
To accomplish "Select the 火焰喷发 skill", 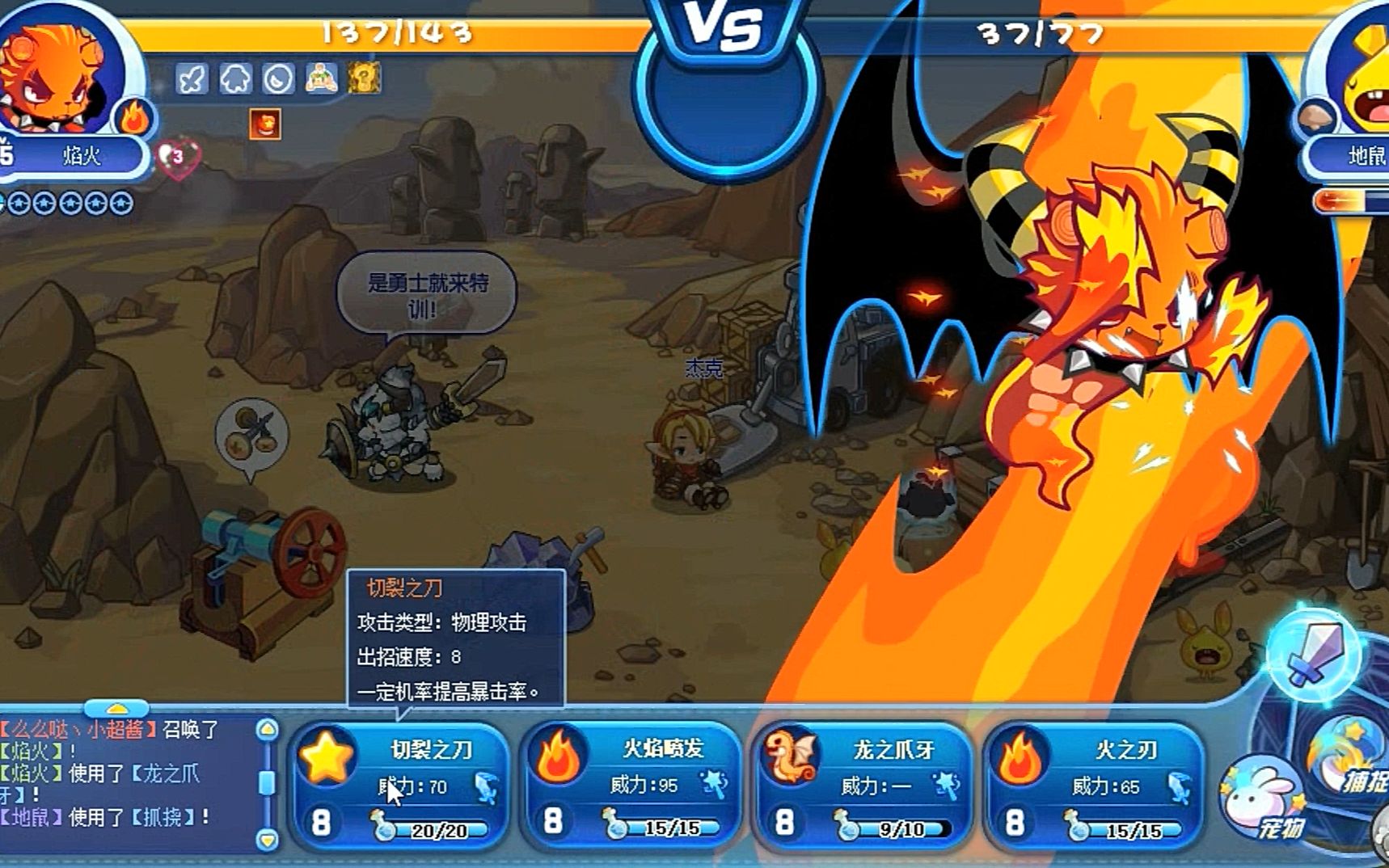I will (x=631, y=784).
